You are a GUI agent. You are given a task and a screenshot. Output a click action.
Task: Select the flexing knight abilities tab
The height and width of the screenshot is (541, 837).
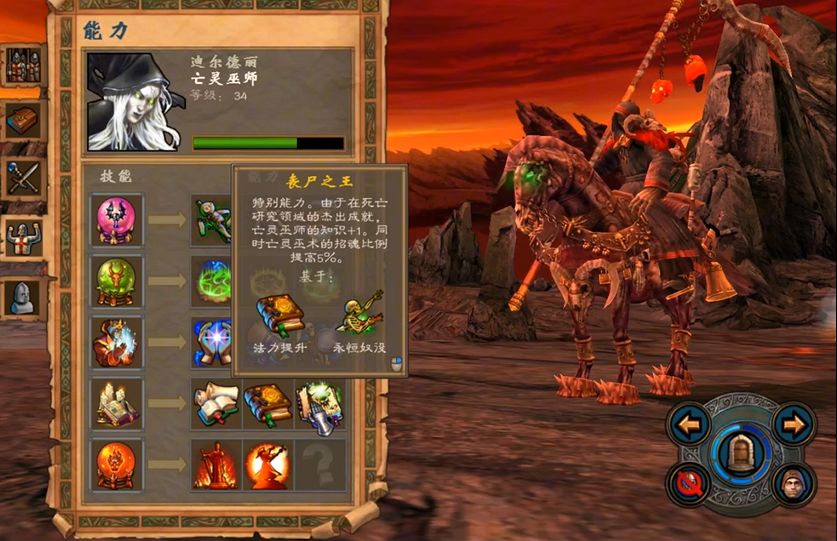22,238
